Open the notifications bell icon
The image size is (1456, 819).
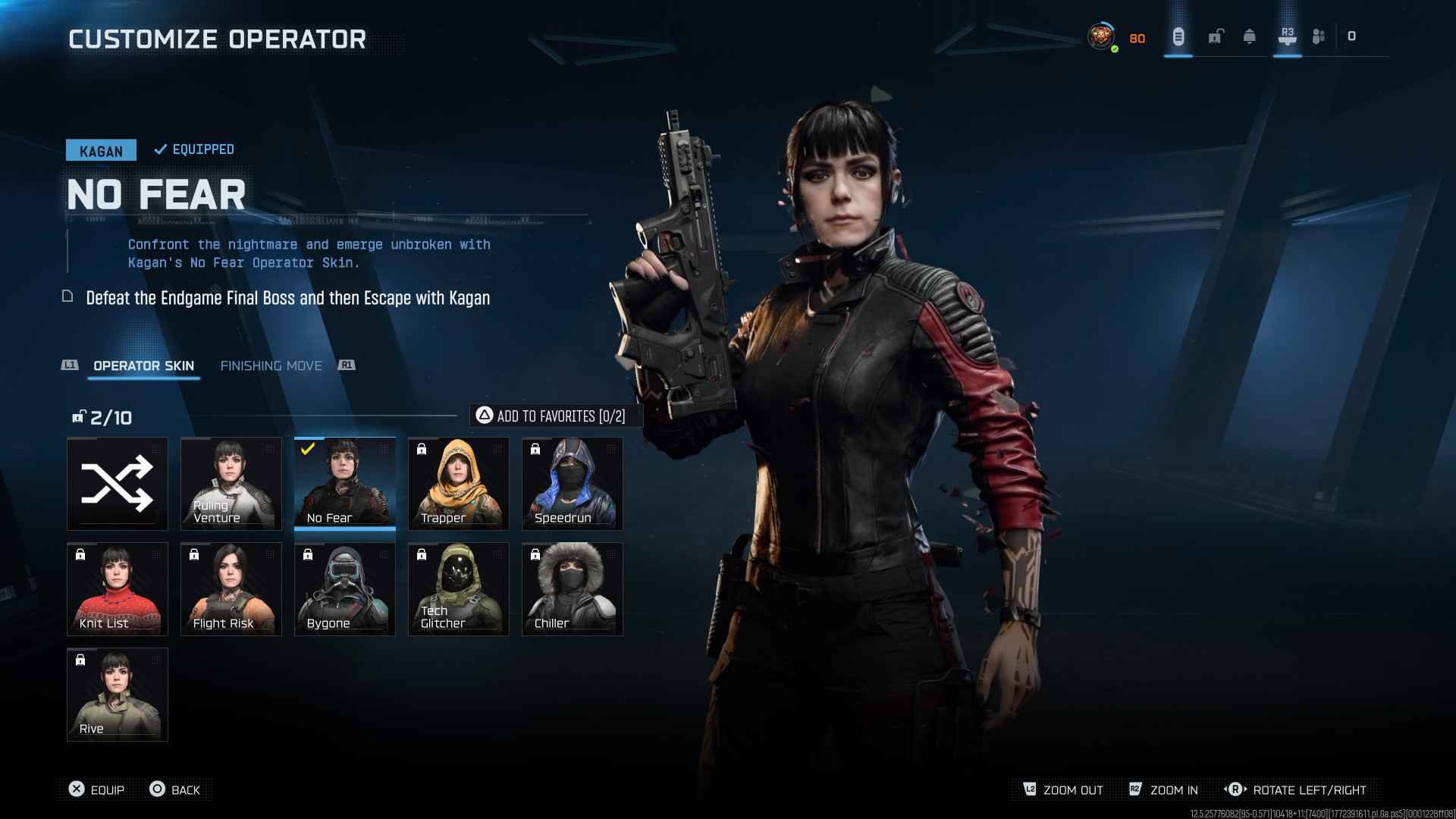[1250, 36]
